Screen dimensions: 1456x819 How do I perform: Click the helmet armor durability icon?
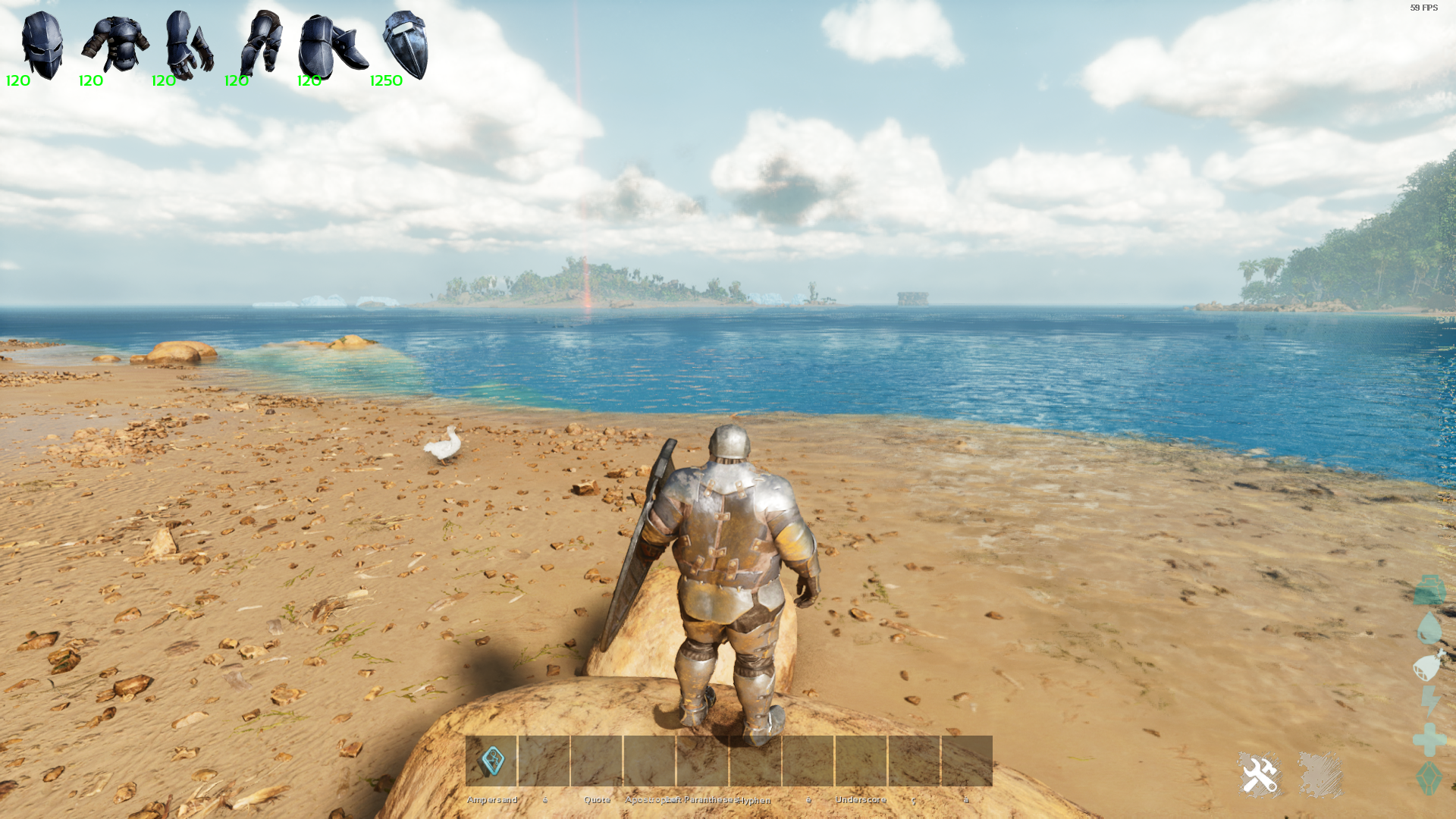click(x=42, y=45)
